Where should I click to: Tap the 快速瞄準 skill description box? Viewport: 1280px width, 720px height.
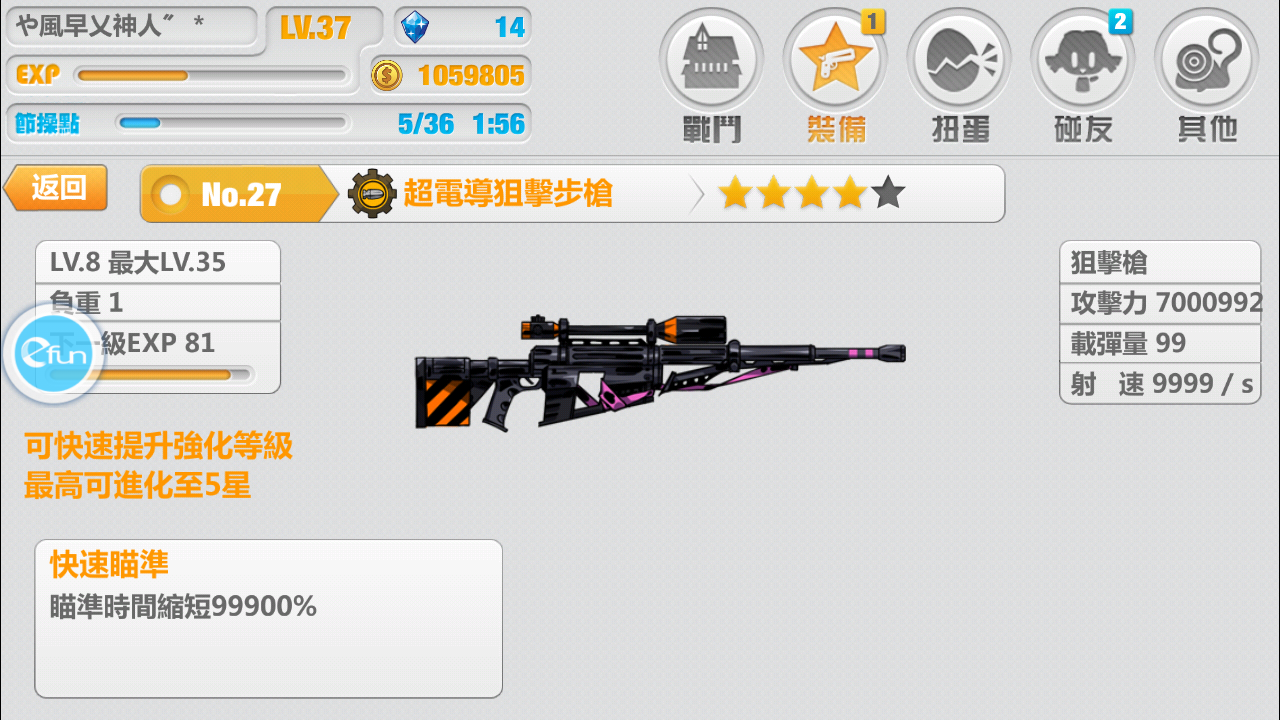[268, 618]
